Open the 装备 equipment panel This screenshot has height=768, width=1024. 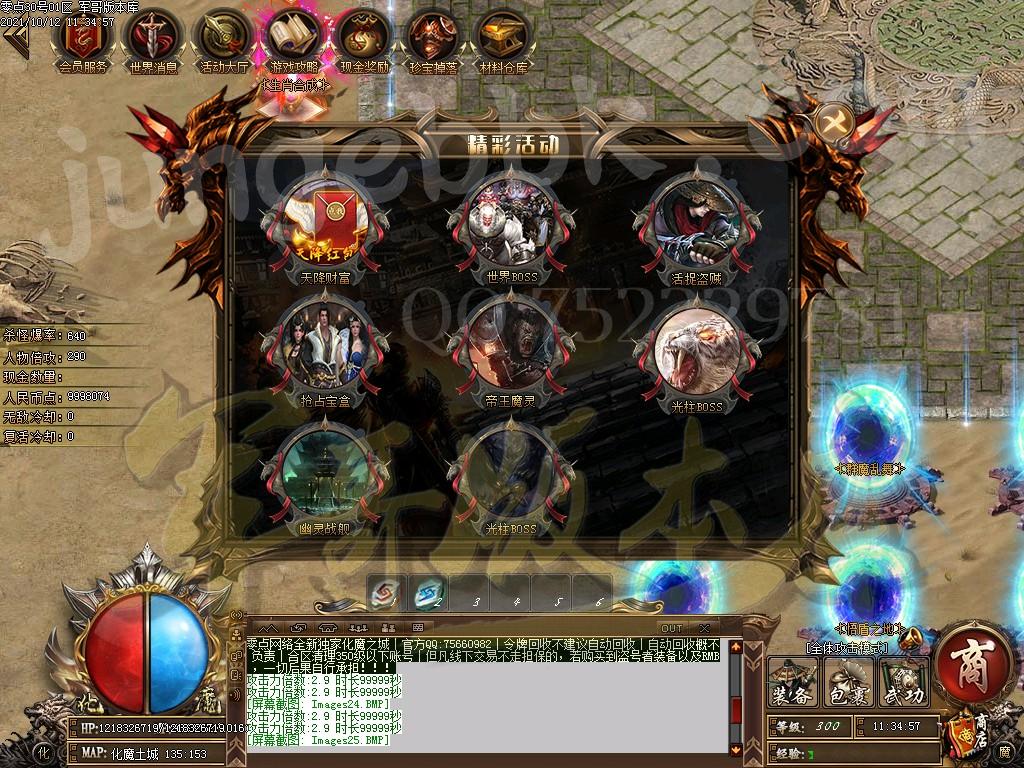[792, 683]
